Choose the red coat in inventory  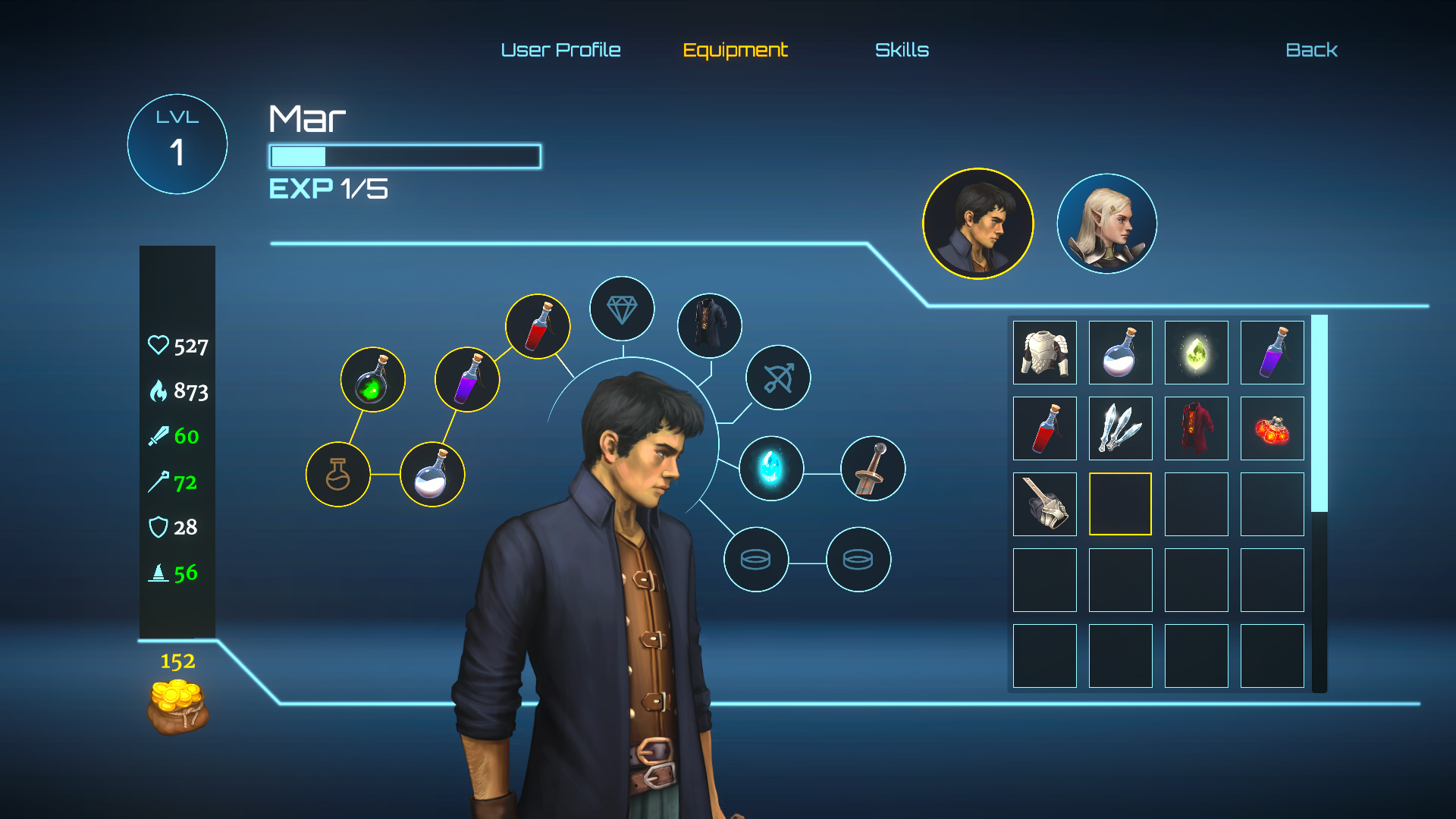[x=1196, y=428]
